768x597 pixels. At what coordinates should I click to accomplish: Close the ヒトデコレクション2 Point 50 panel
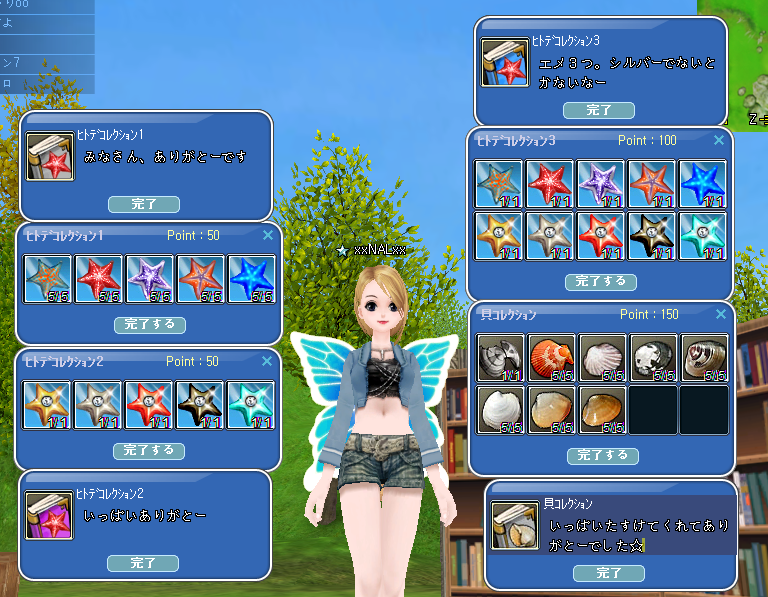tap(267, 361)
